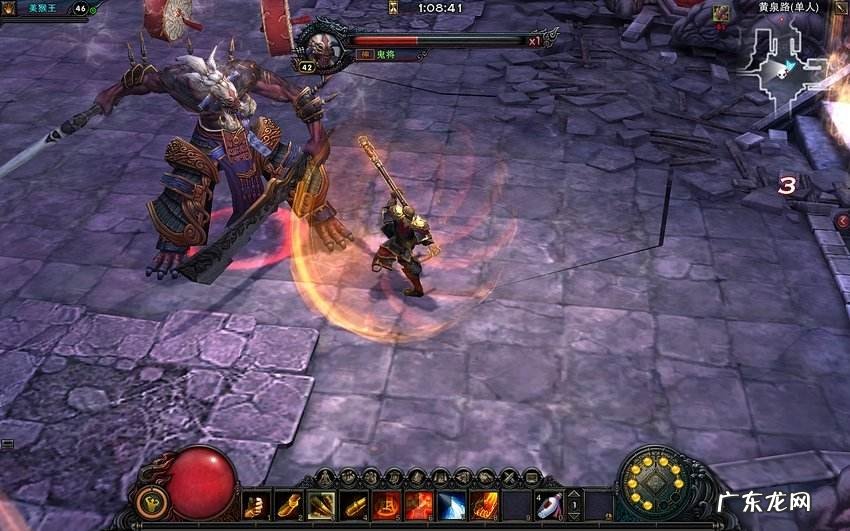Use the blue ice shard skill
The width and height of the screenshot is (850, 531).
point(450,506)
